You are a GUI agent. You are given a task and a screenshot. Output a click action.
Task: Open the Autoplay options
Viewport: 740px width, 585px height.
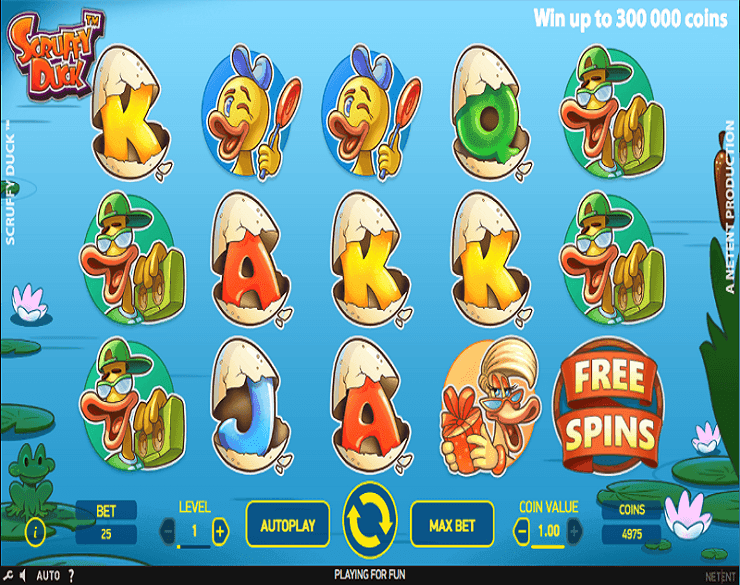click(x=287, y=525)
